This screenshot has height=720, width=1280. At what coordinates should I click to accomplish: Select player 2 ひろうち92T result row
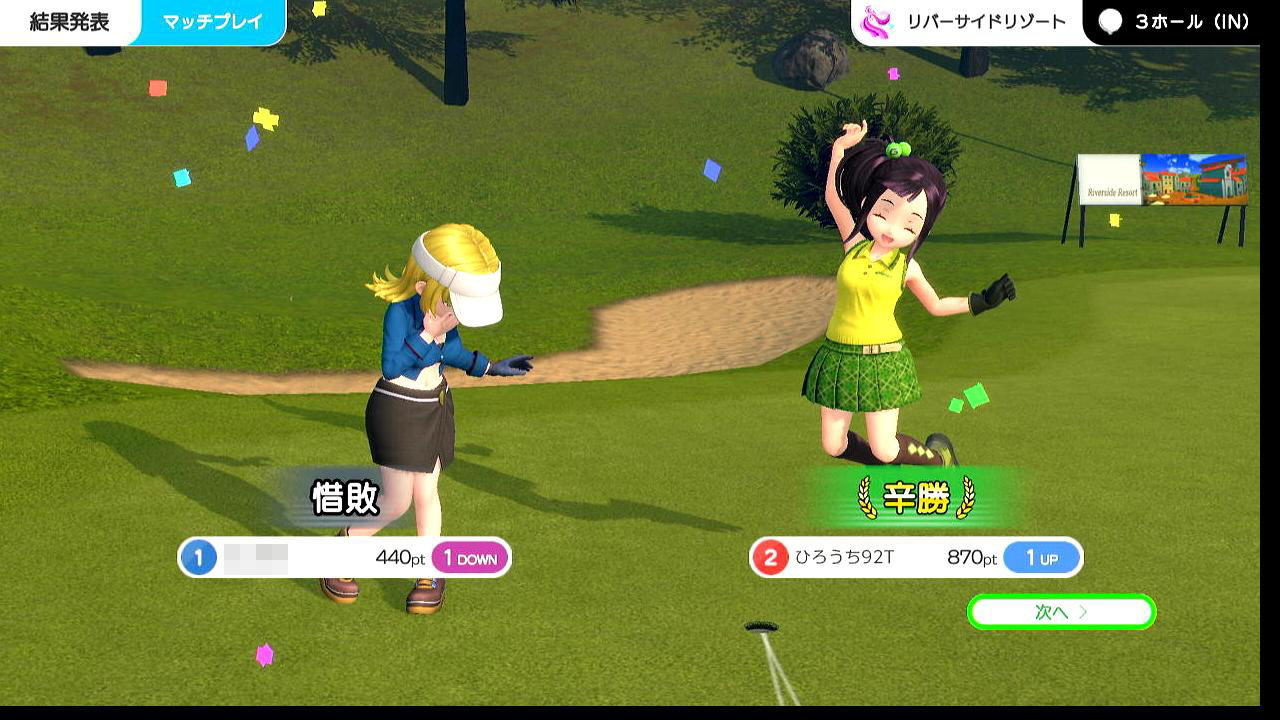click(915, 558)
